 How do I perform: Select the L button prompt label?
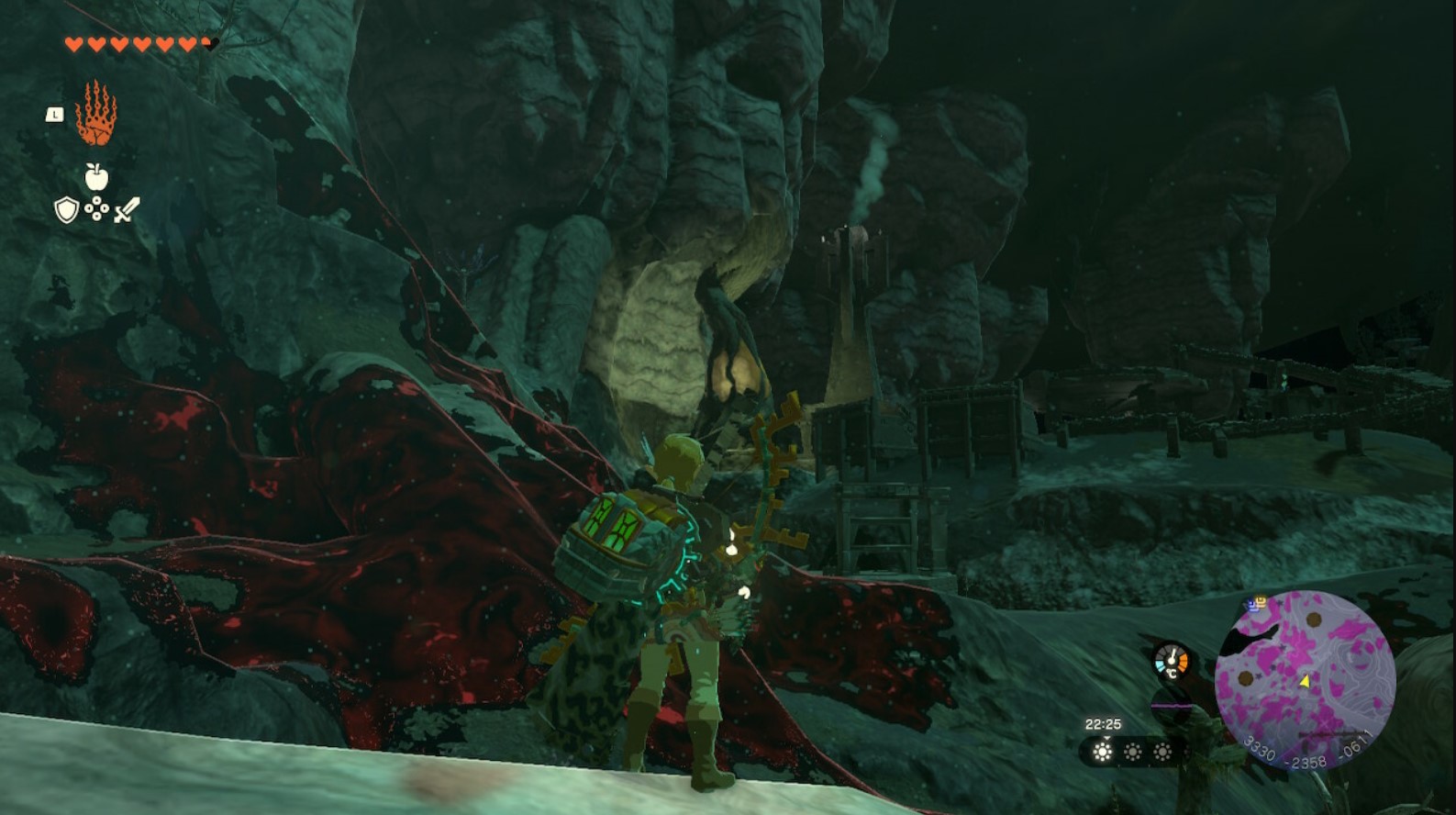(53, 114)
